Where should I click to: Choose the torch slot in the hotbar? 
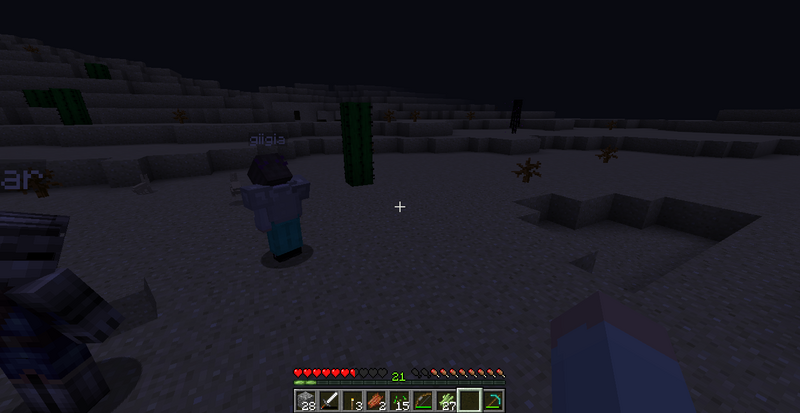point(351,401)
